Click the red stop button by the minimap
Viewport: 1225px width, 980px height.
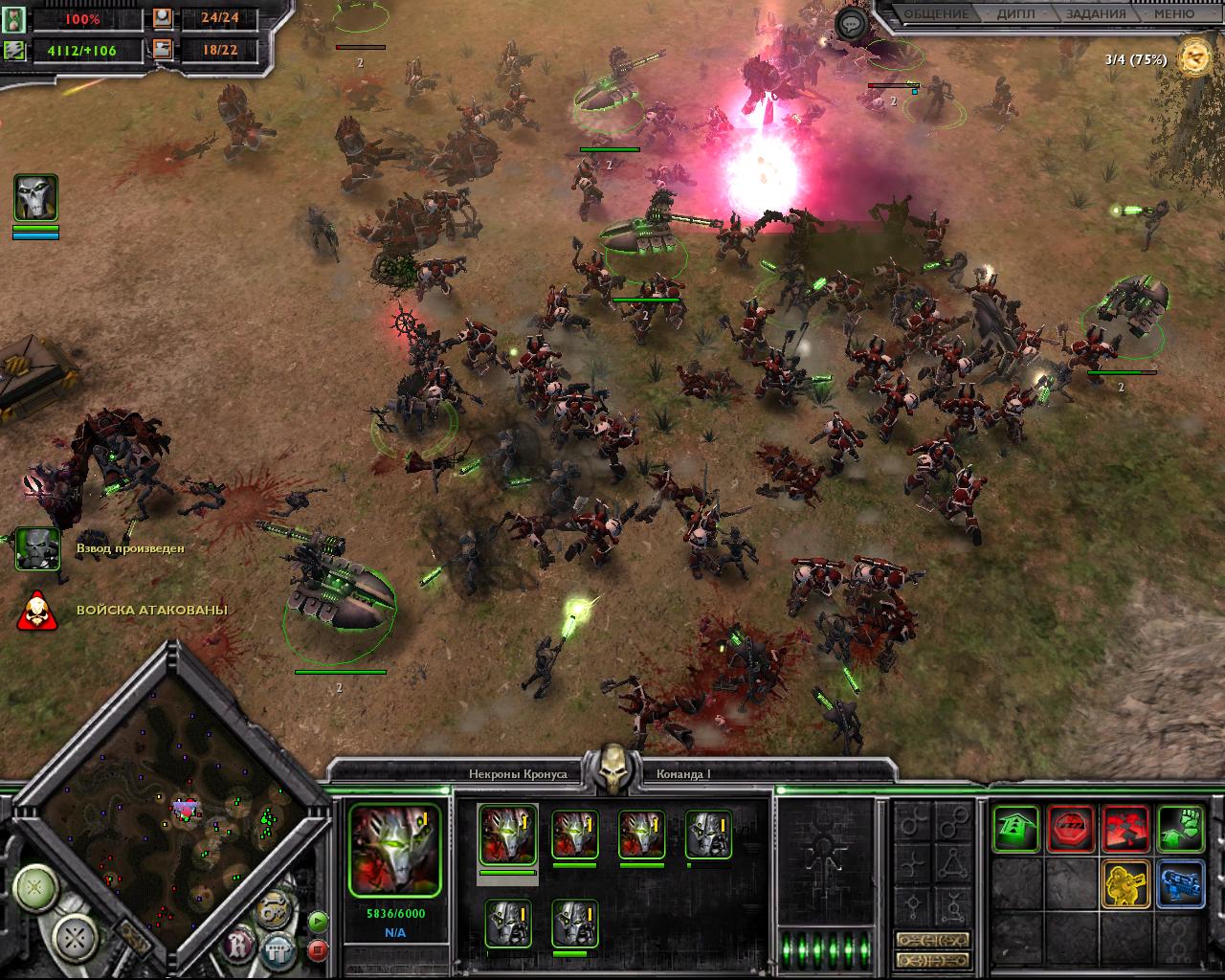pyautogui.click(x=318, y=950)
